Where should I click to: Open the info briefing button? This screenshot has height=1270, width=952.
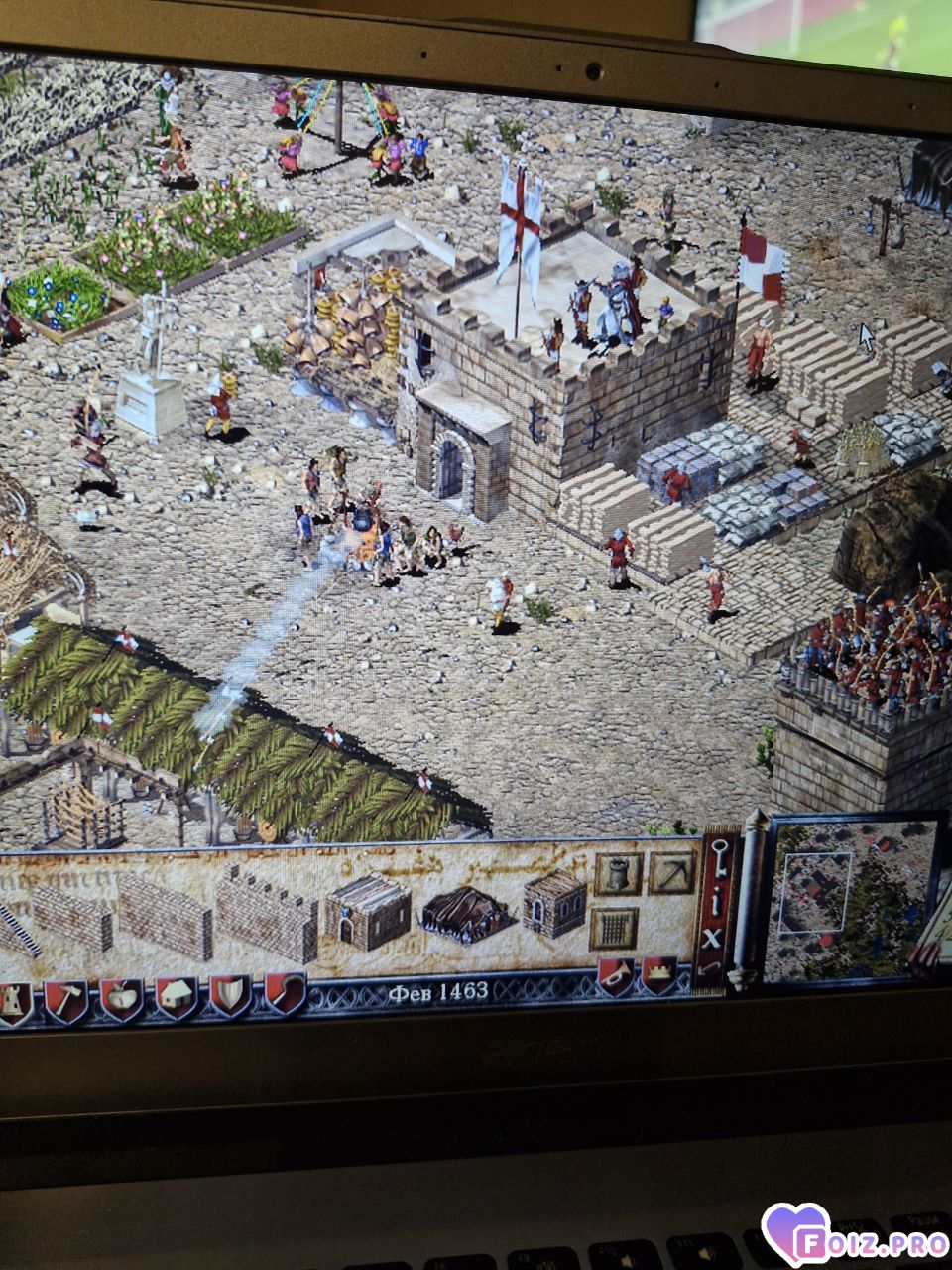click(715, 899)
